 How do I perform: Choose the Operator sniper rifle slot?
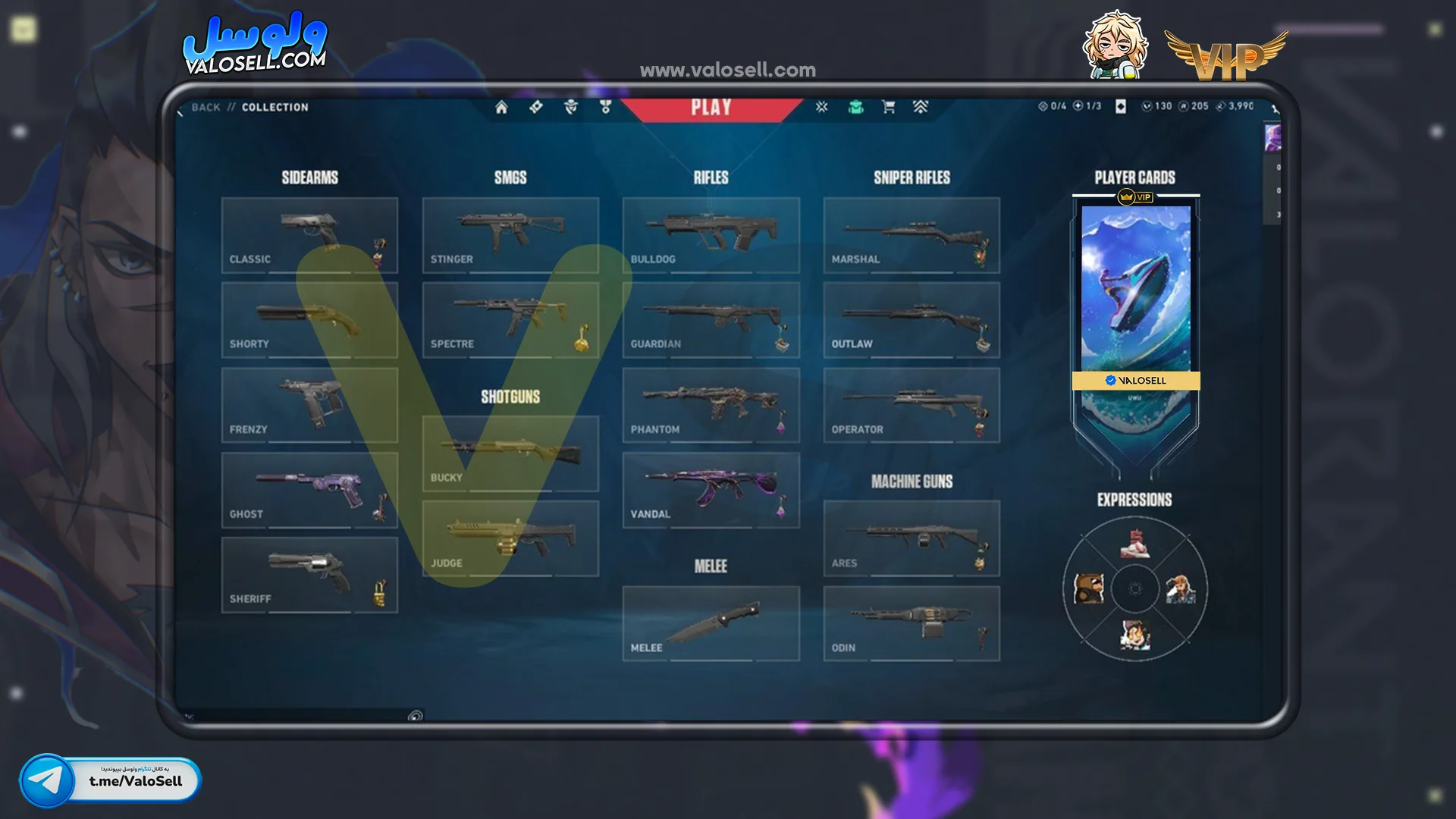click(x=912, y=405)
